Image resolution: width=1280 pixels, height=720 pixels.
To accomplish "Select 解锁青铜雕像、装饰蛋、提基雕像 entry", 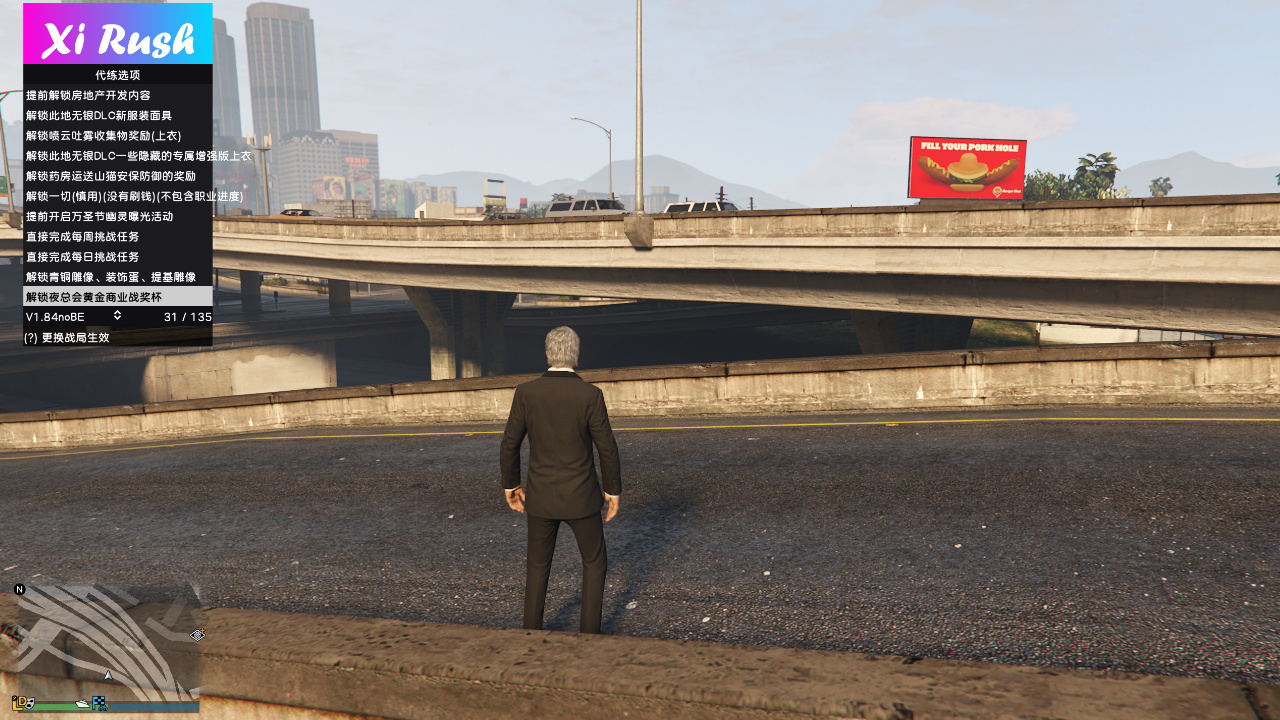I will click(110, 277).
